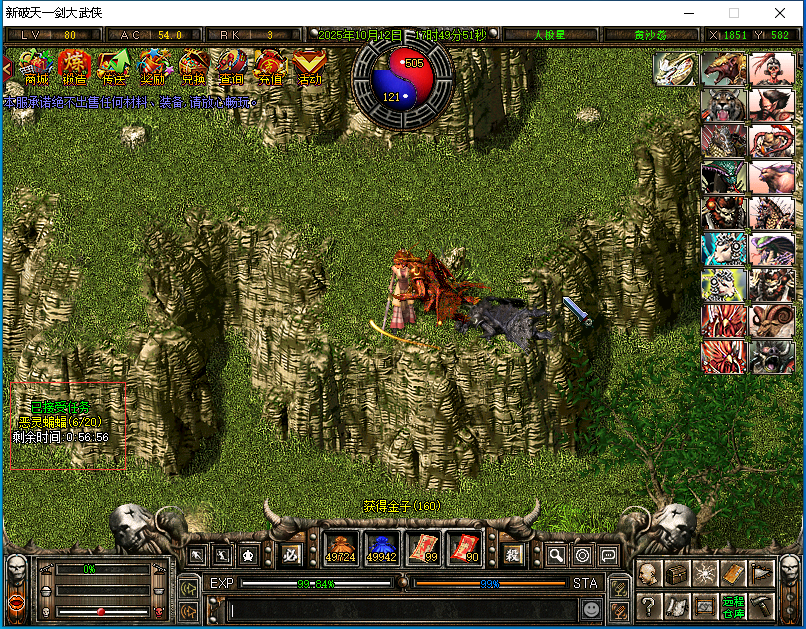Screen dimensions: 806x629
Task: Open the character portrait panel
Action: [648, 574]
